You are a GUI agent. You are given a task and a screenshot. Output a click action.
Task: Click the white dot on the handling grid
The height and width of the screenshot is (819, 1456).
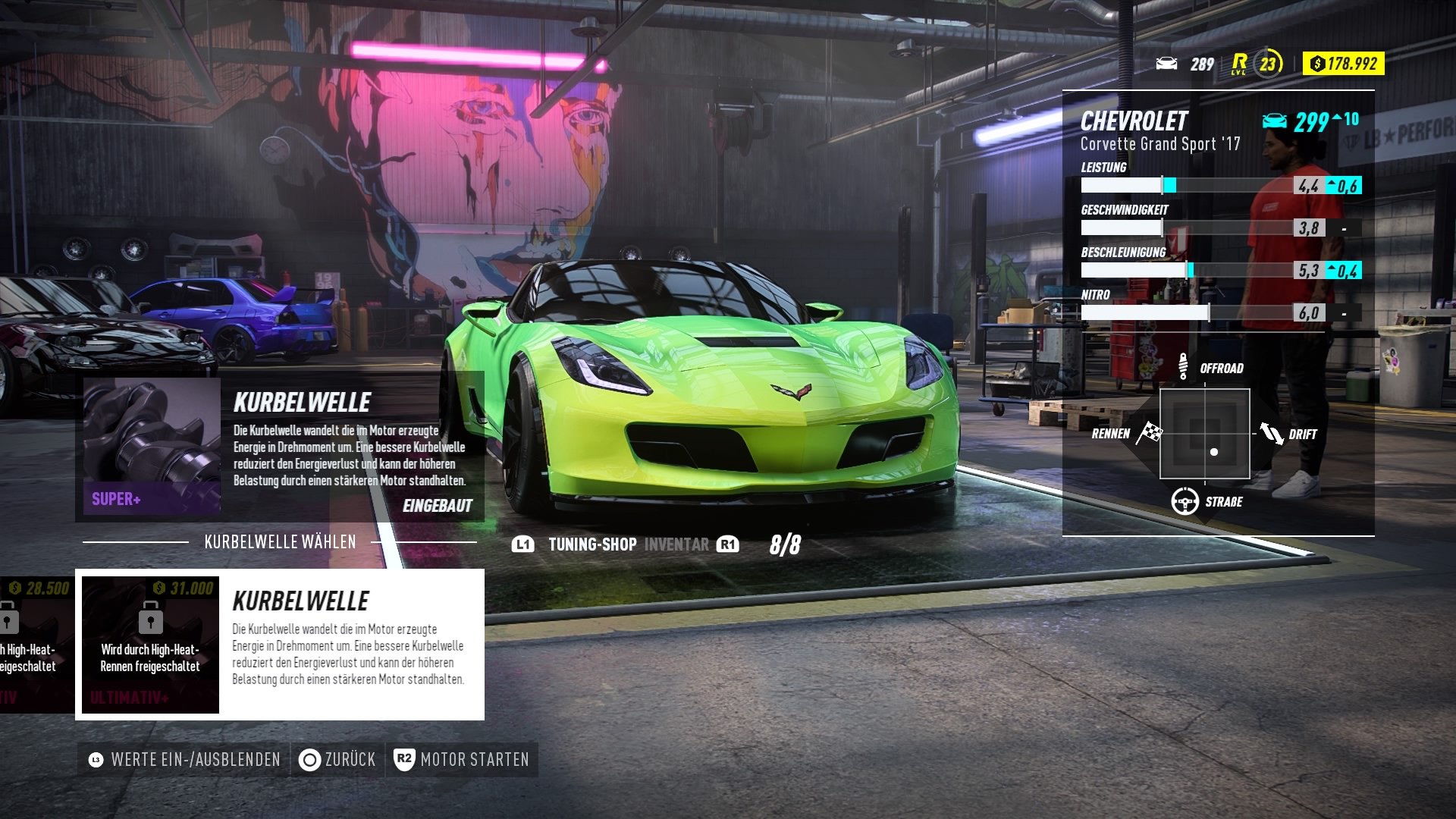(1215, 452)
